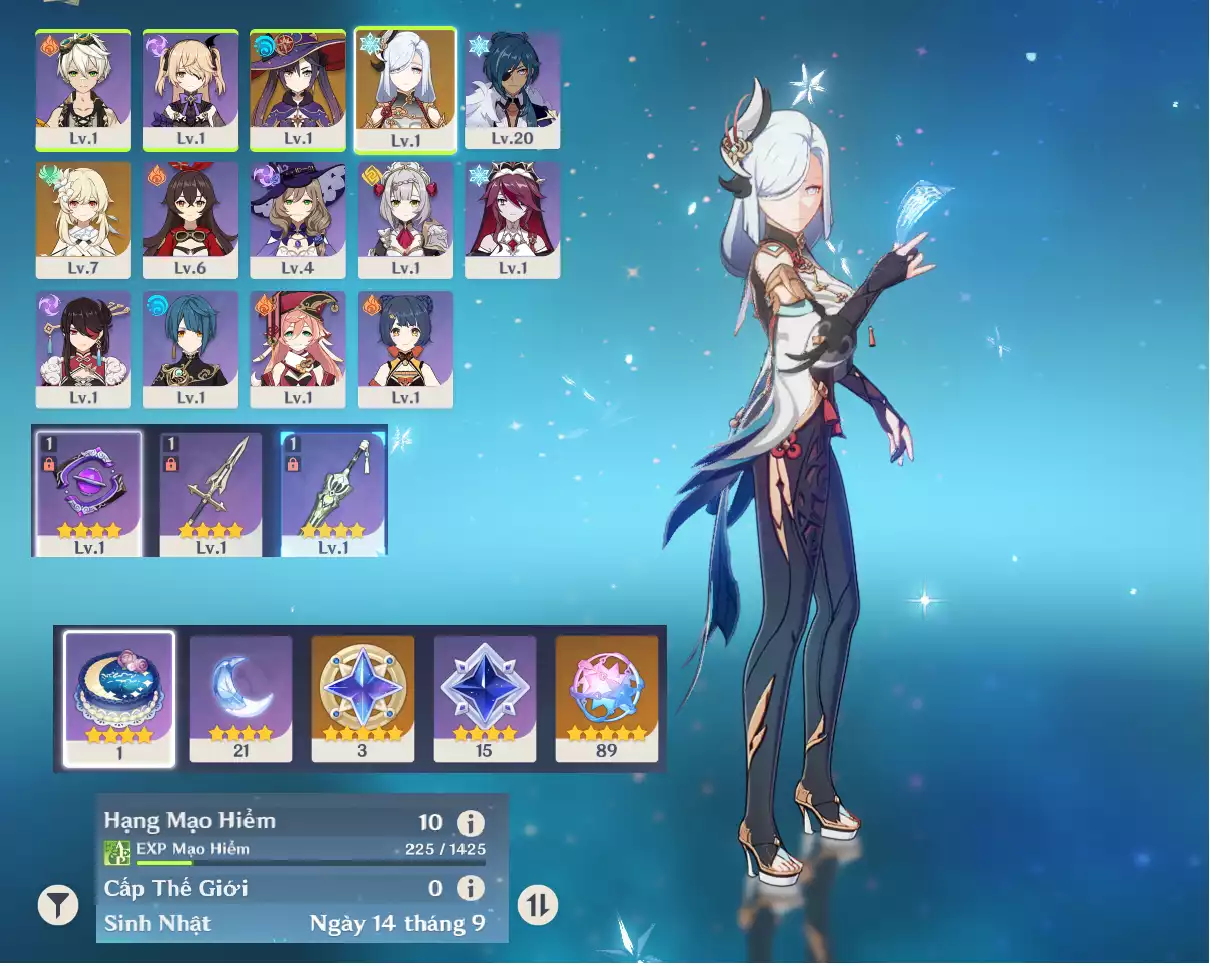Pick Beidou from the bottom row

83,349
